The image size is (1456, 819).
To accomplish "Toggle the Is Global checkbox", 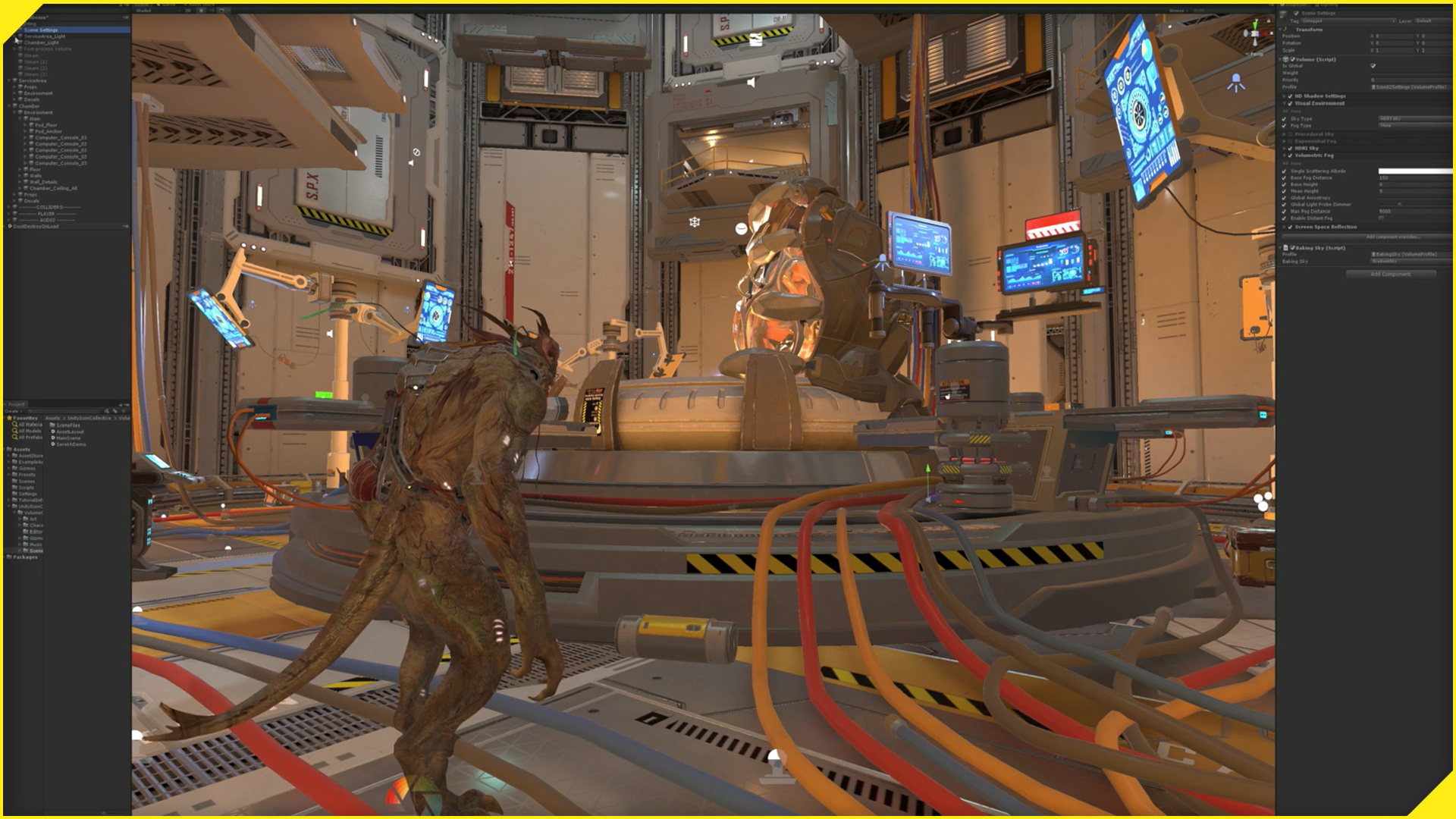I will pos(1373,66).
